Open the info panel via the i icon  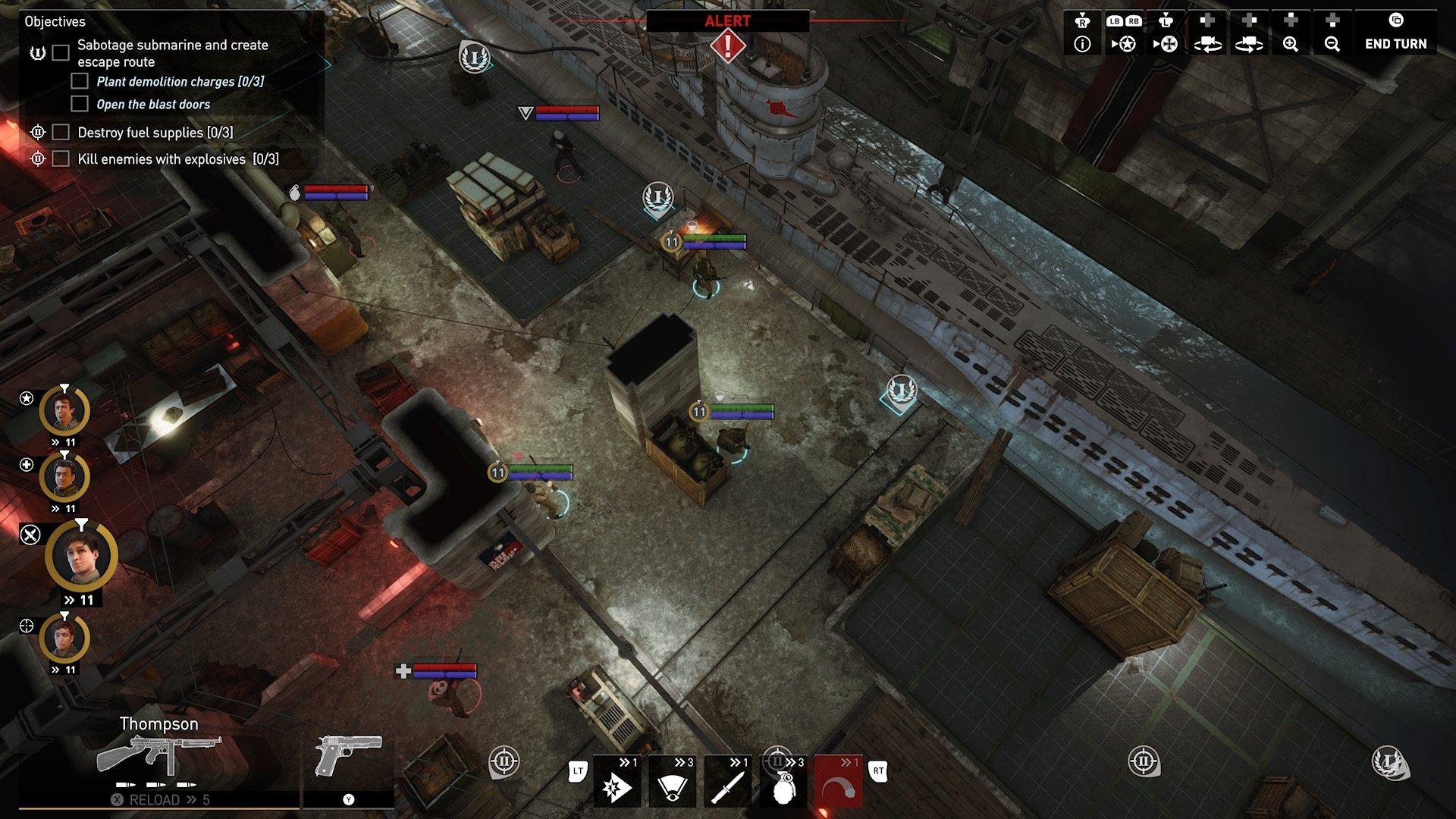(x=1083, y=43)
